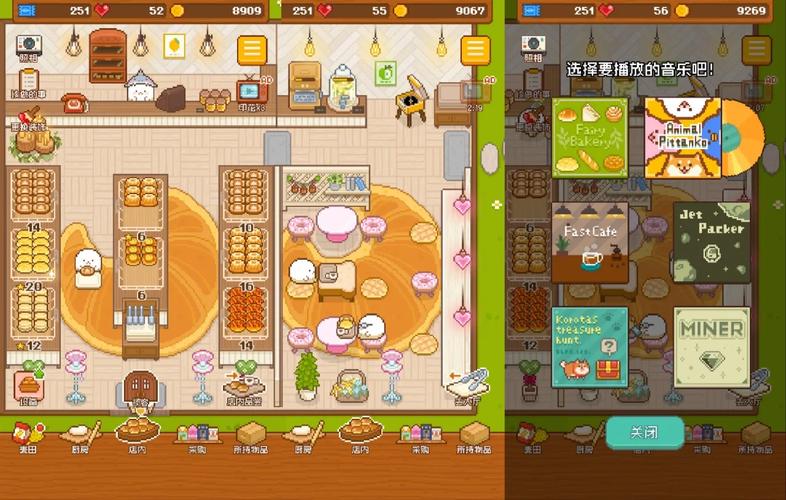Viewport: 786px width, 500px height.
Task: Choose the Fairy Bakery music album
Action: pyautogui.click(x=590, y=137)
